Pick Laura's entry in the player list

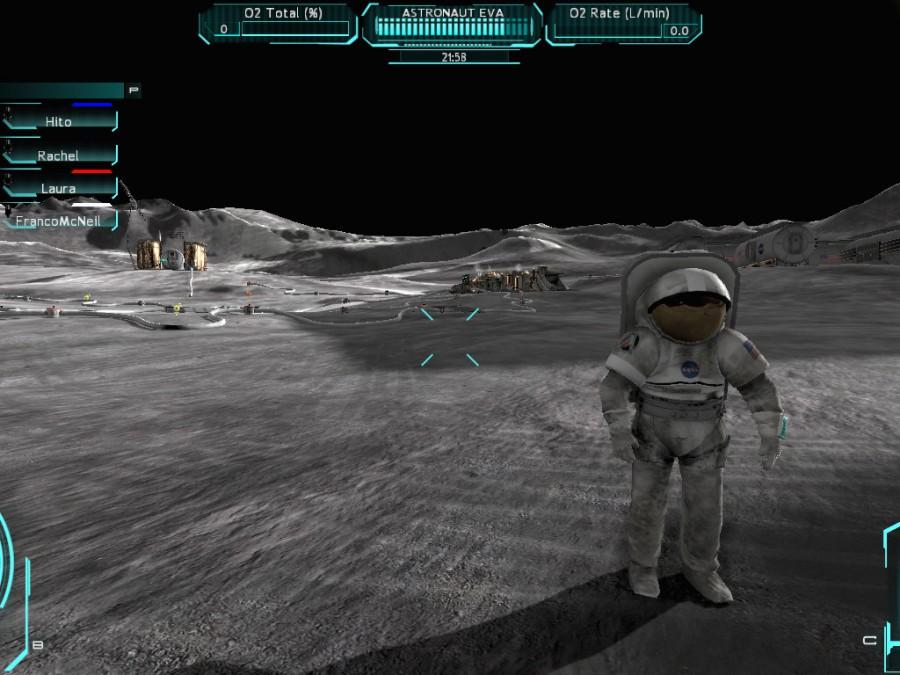pyautogui.click(x=59, y=188)
